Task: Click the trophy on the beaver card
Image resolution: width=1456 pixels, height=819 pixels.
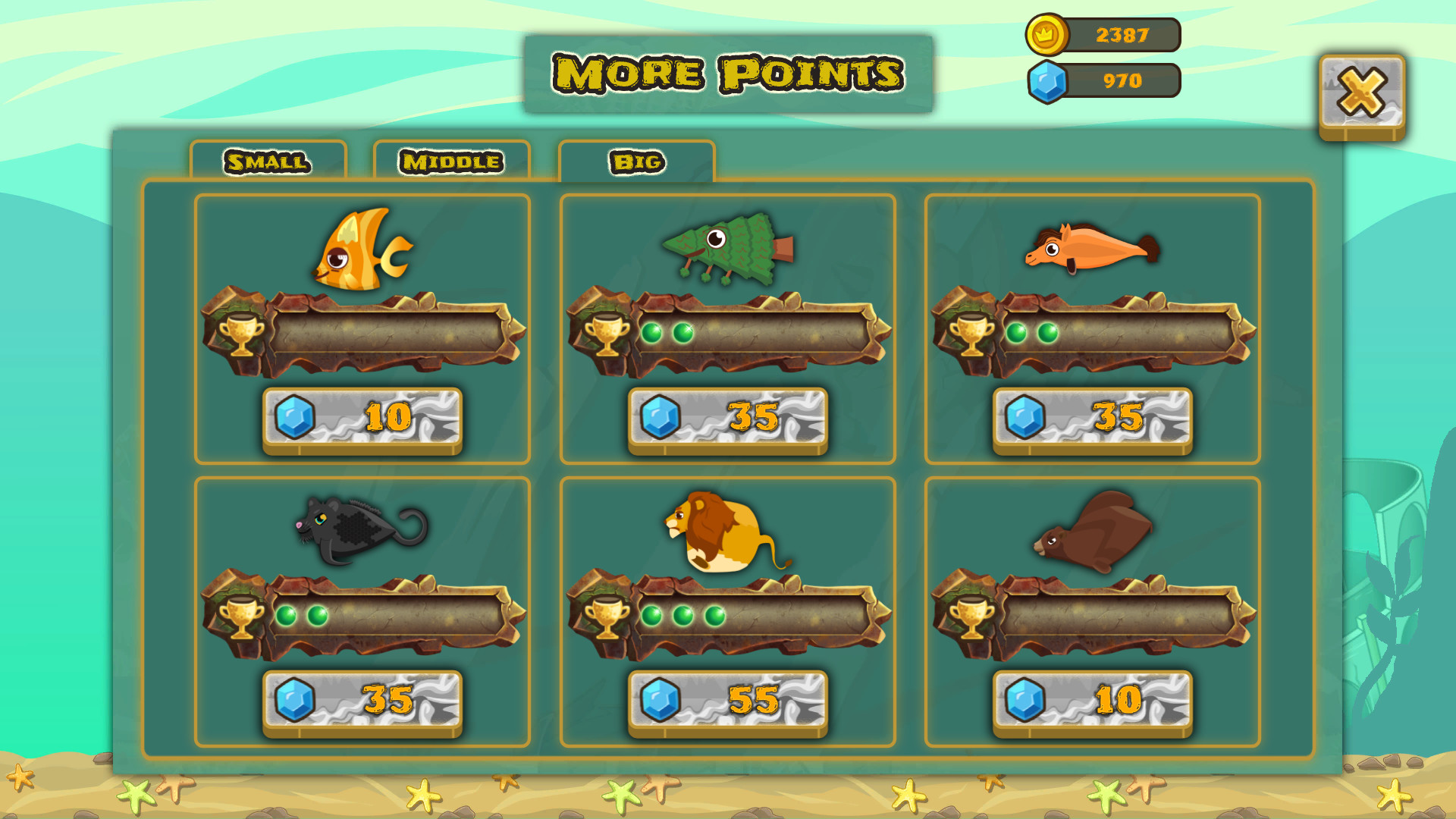Action: point(973,618)
